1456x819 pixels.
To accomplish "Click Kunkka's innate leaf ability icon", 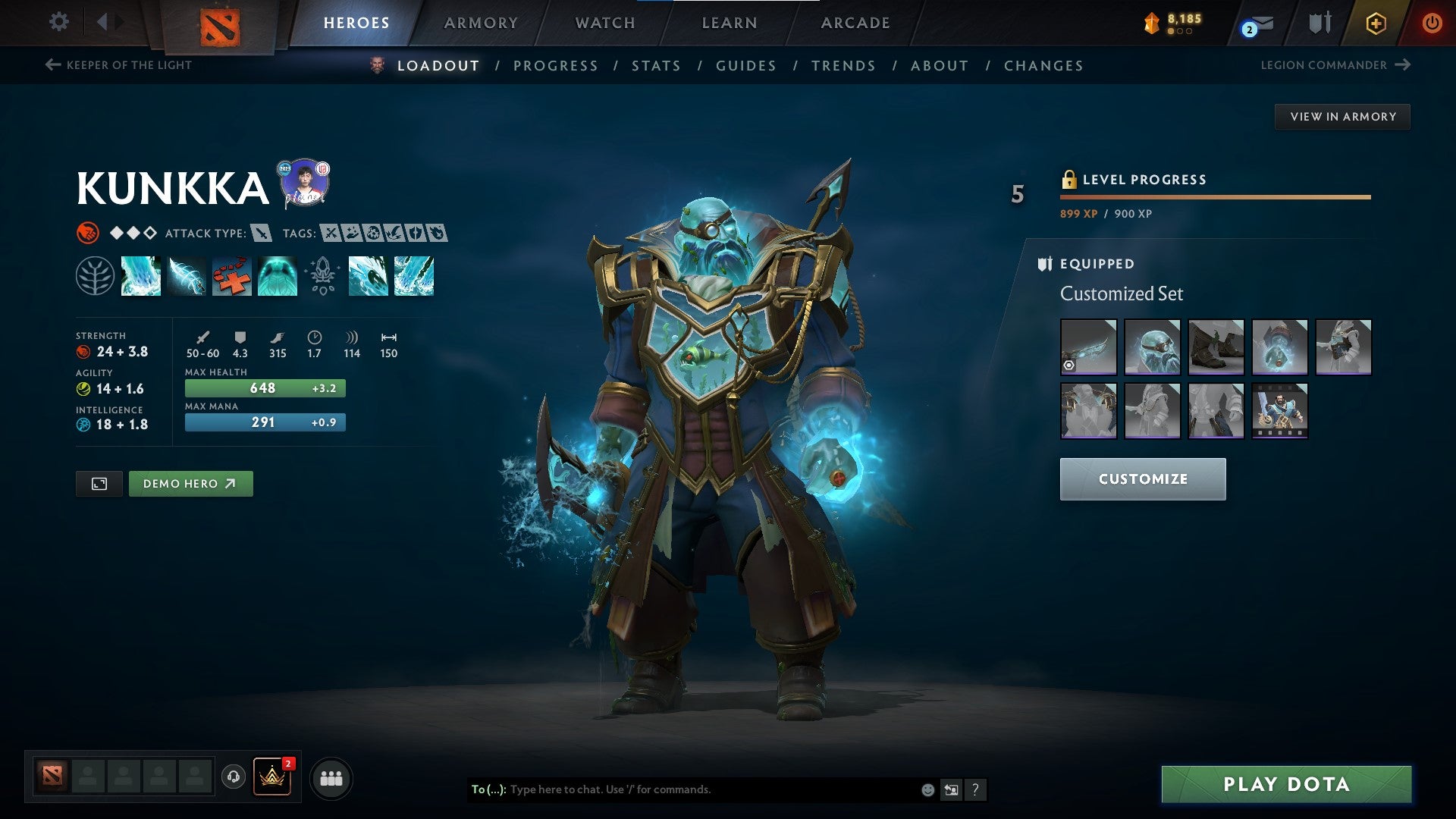I will (x=95, y=277).
